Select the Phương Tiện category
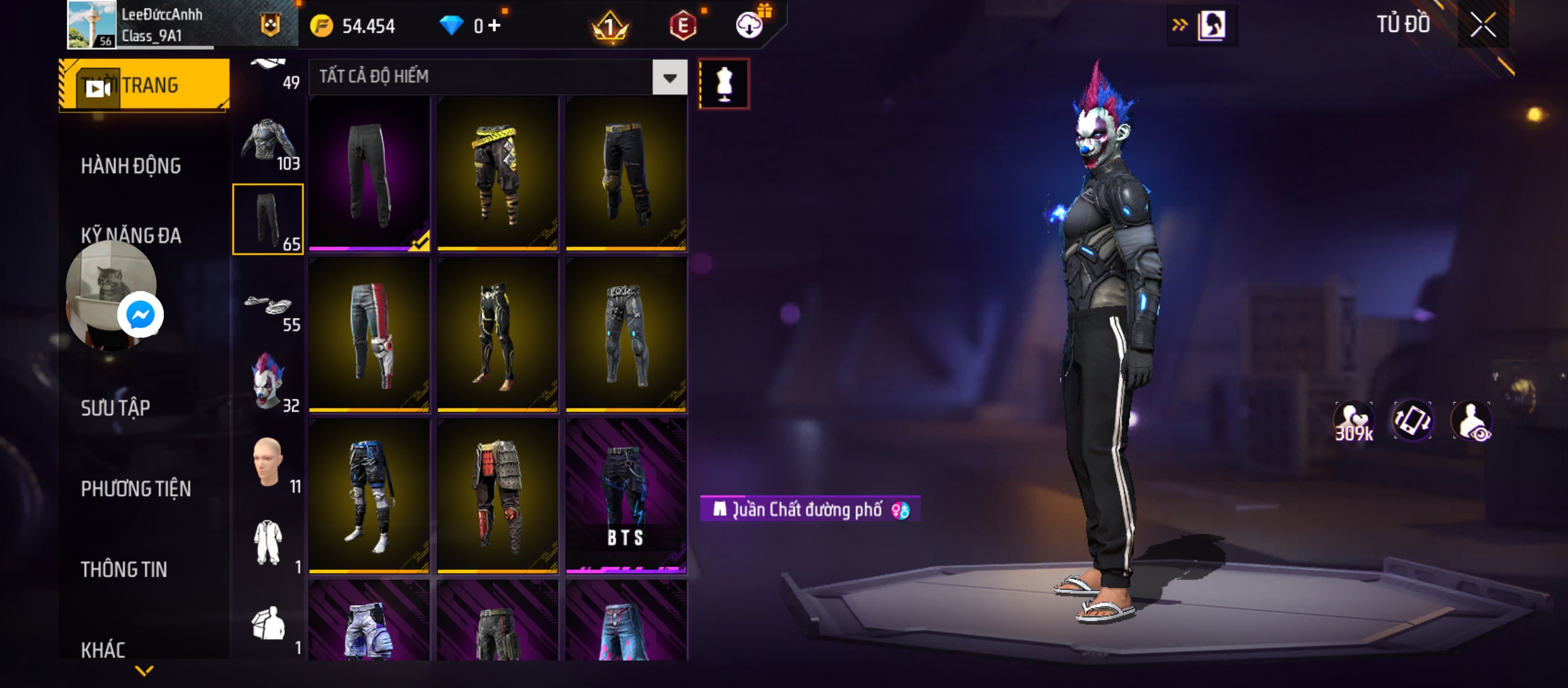Image resolution: width=1568 pixels, height=688 pixels. point(136,489)
